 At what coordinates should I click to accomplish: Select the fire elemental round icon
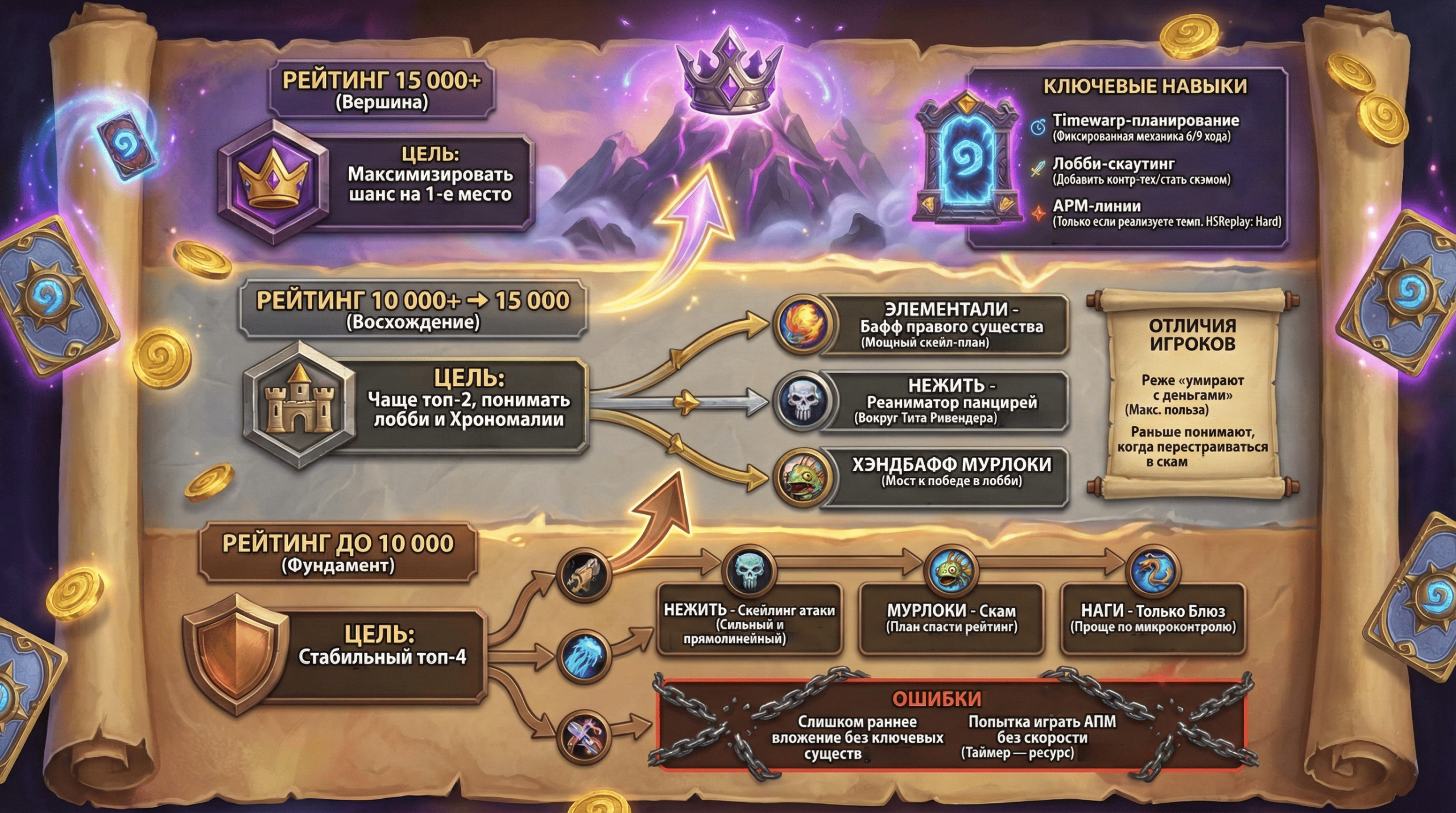803,325
